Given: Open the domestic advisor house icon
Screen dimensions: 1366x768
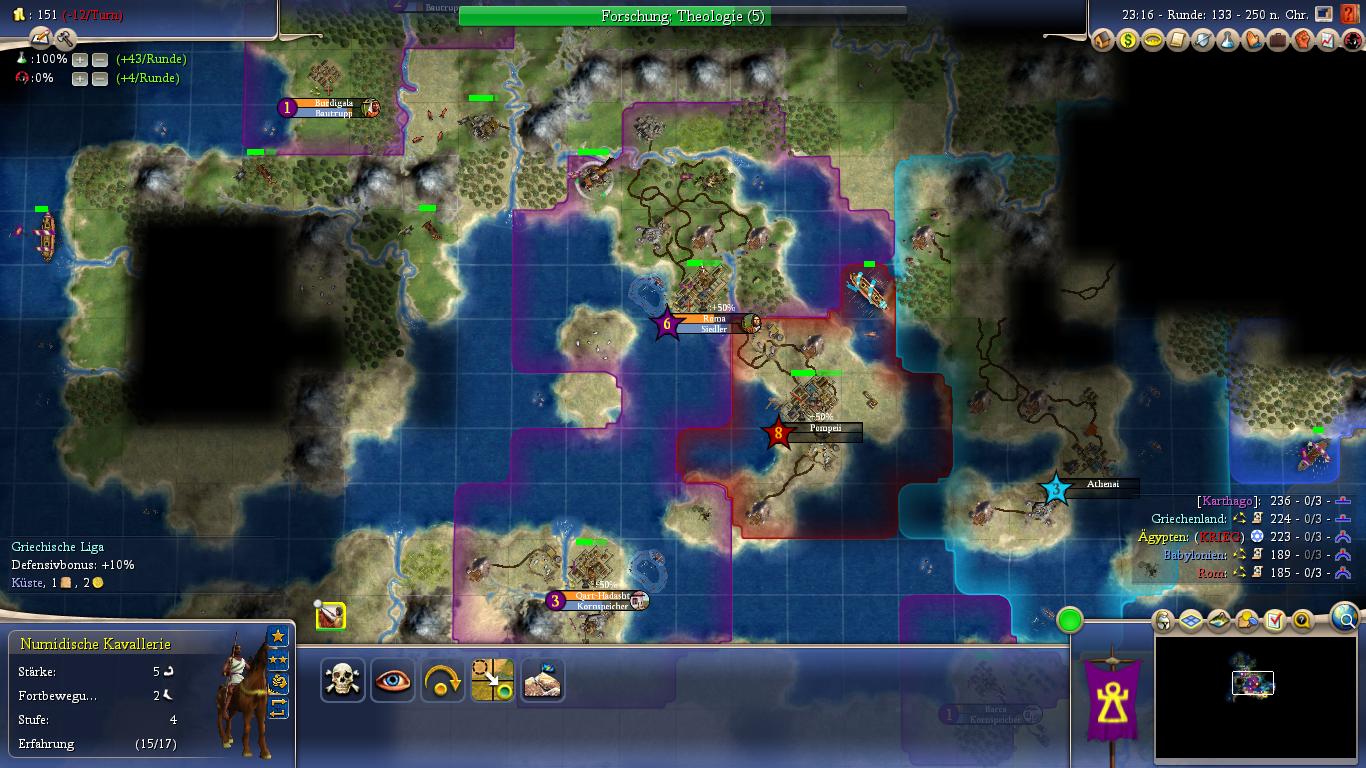Looking at the screenshot, I should (x=1103, y=40).
